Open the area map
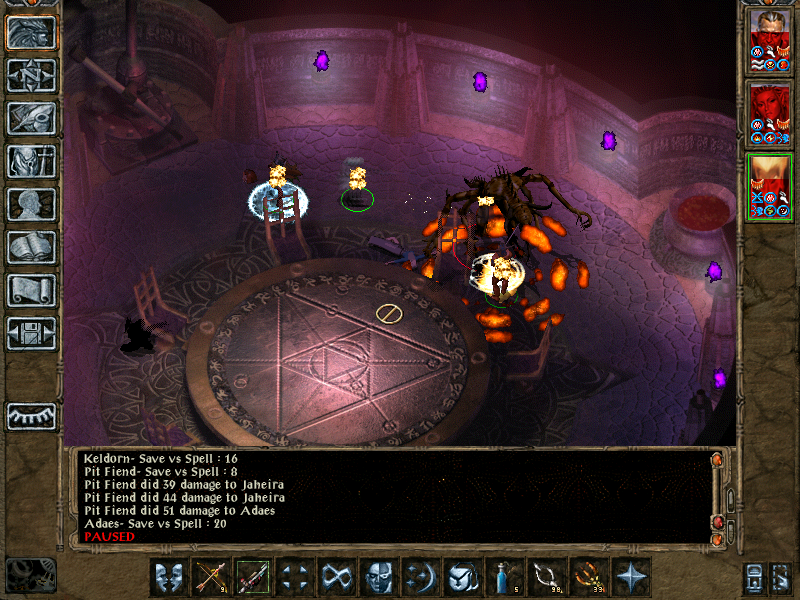 point(32,75)
